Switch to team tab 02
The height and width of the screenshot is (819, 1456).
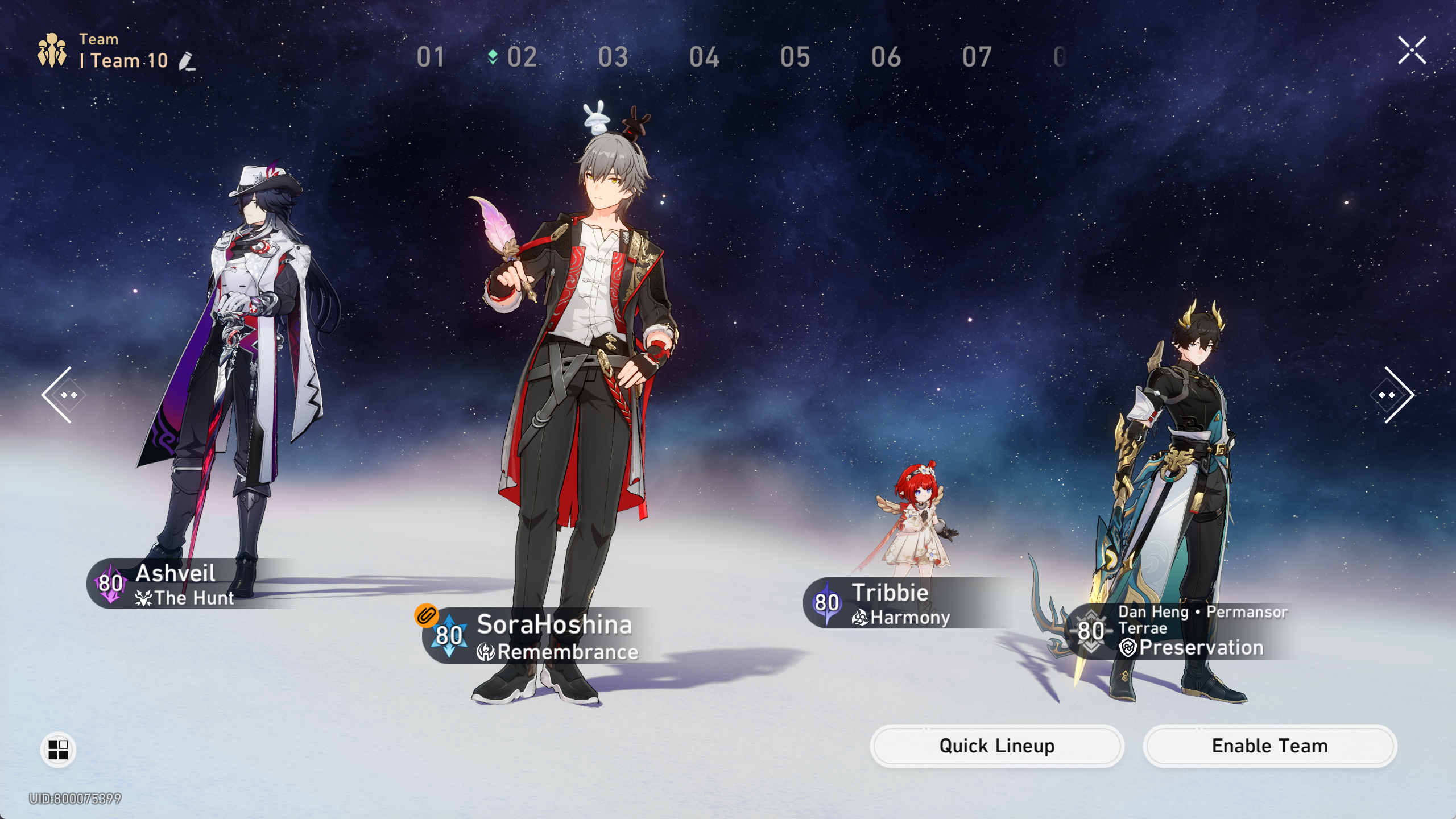pos(521,57)
